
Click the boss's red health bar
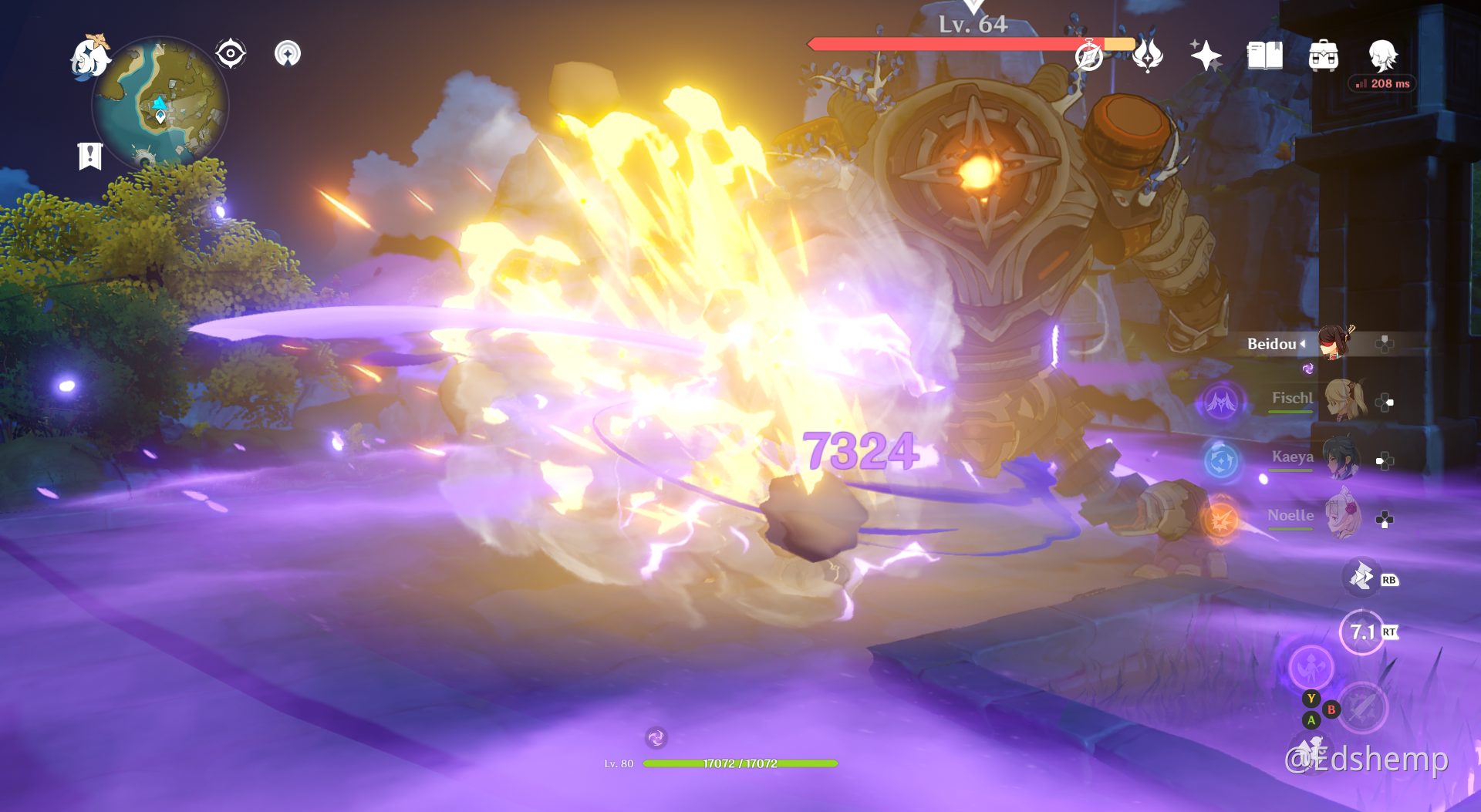[949, 44]
